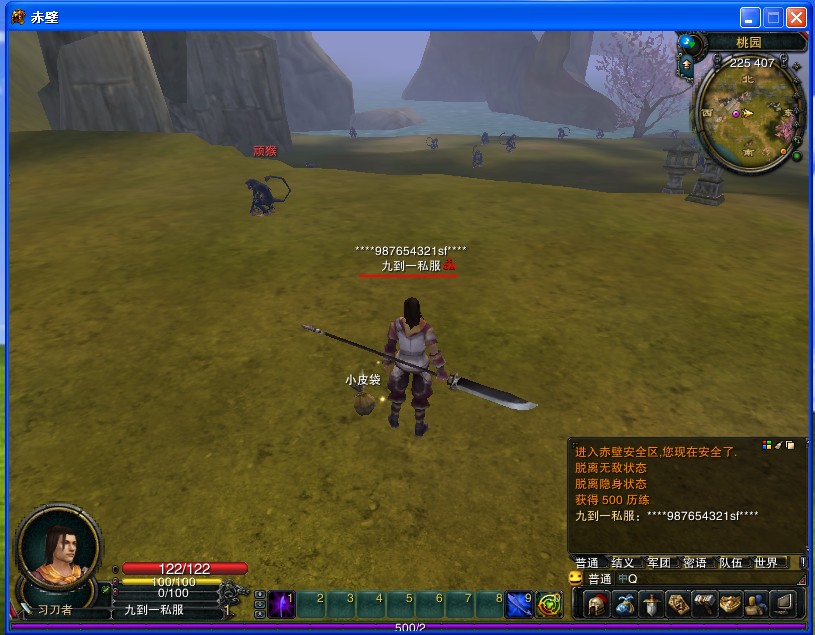Screen dimensions: 815x635
Task: Select the 密语 whisper tab
Action: [x=694, y=562]
